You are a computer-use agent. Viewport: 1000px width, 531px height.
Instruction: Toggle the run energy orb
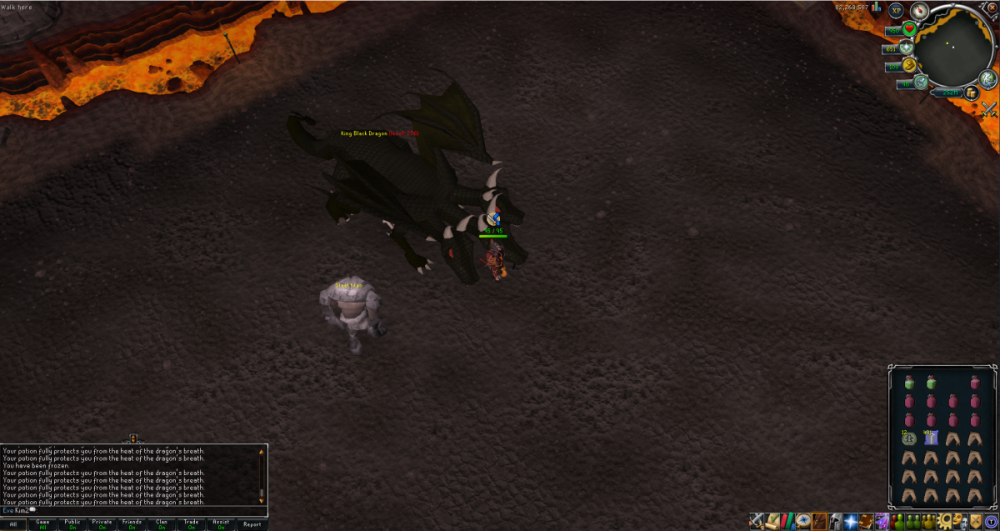pyautogui.click(x=911, y=66)
